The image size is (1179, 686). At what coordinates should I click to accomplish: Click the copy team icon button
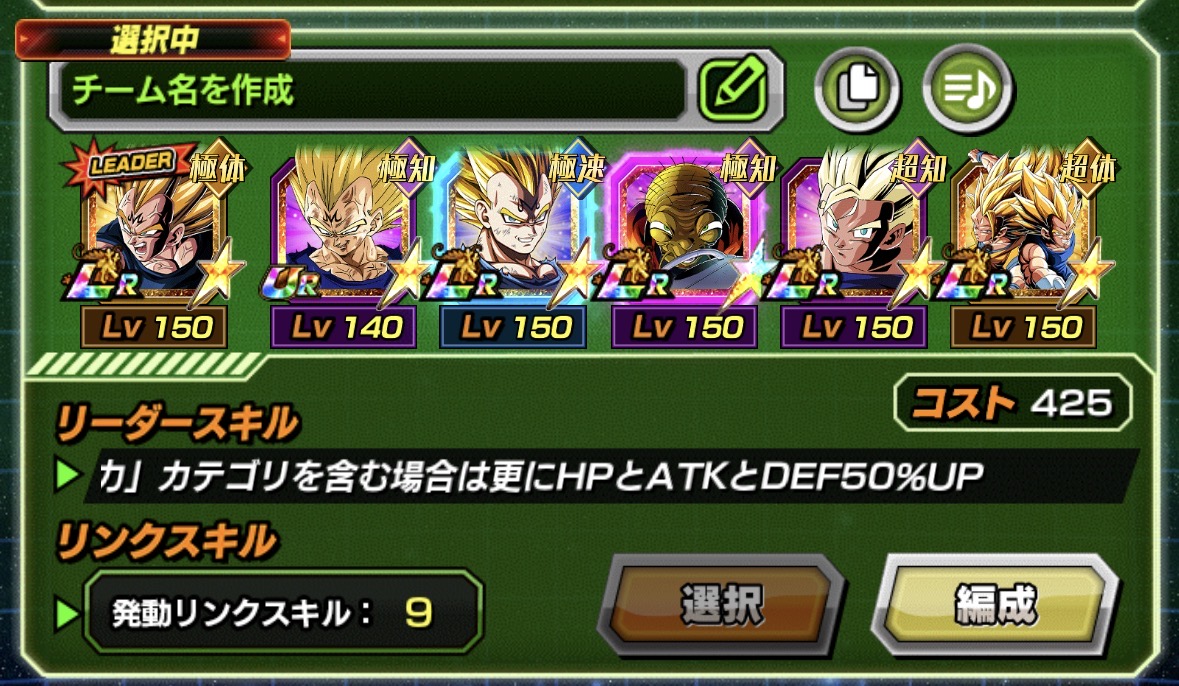tap(857, 89)
